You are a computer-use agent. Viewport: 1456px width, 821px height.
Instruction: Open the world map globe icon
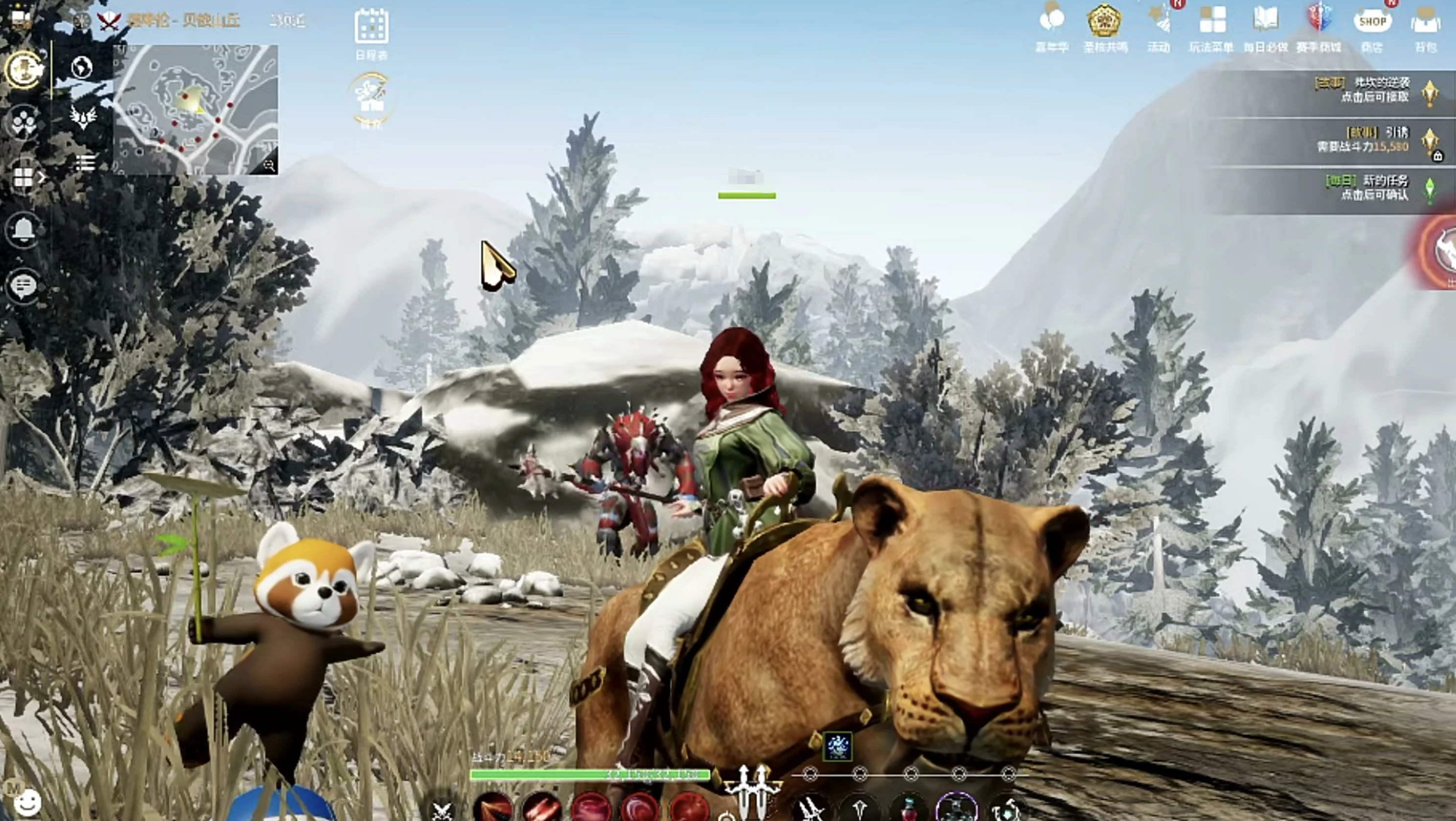pos(83,68)
